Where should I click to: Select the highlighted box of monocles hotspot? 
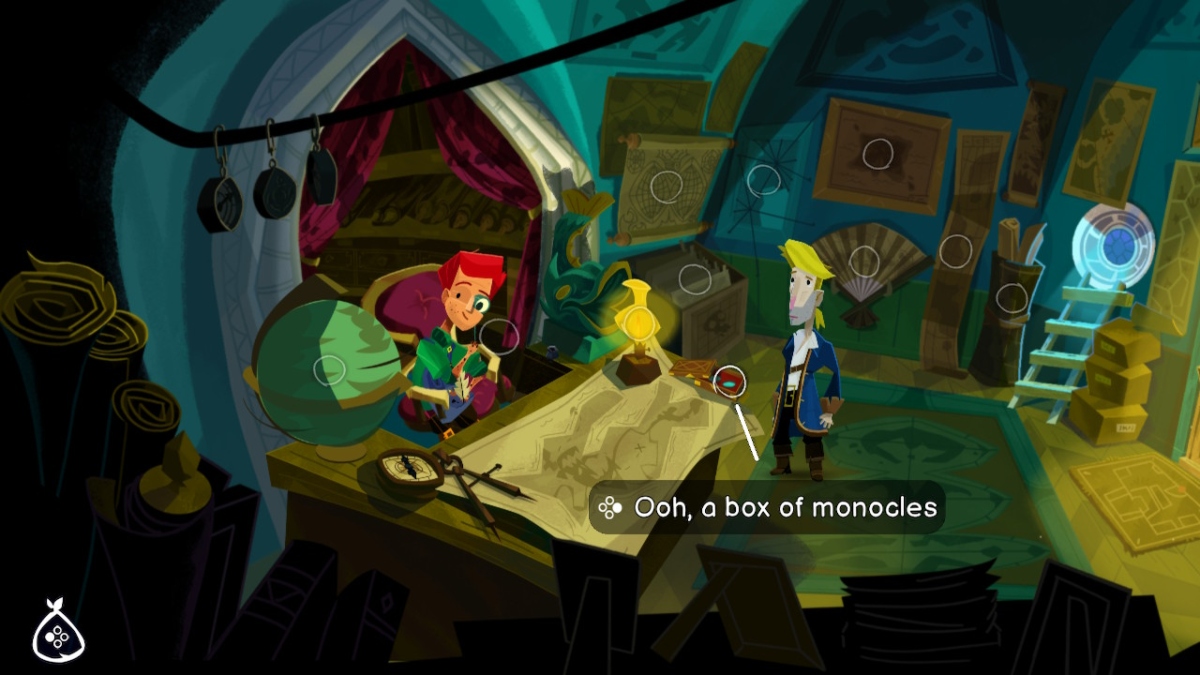(x=731, y=381)
